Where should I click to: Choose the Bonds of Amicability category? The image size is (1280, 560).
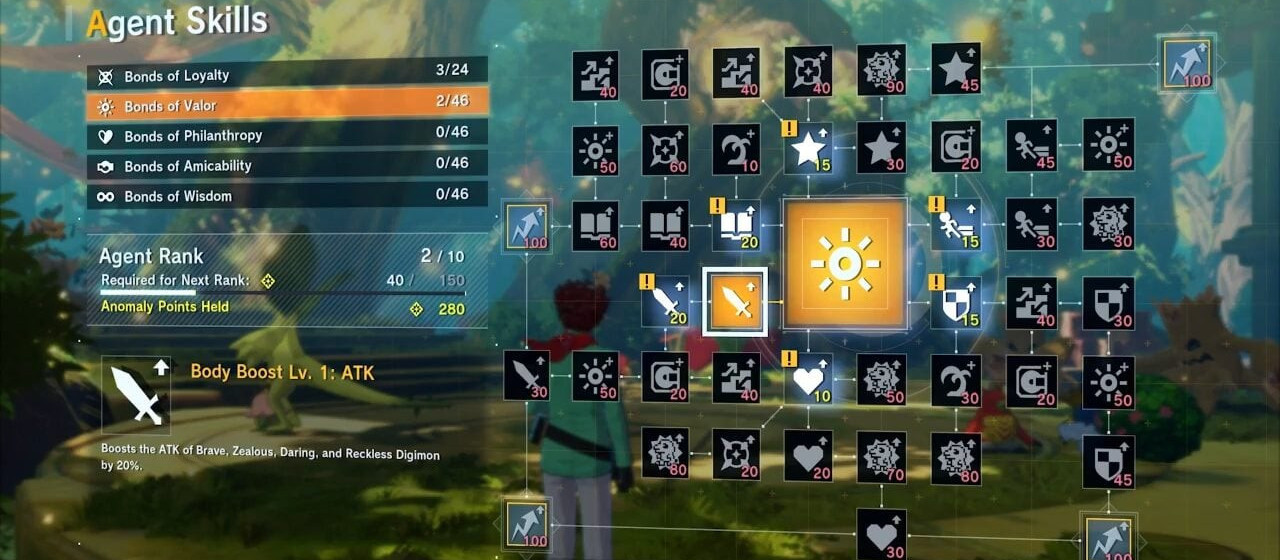tap(287, 166)
